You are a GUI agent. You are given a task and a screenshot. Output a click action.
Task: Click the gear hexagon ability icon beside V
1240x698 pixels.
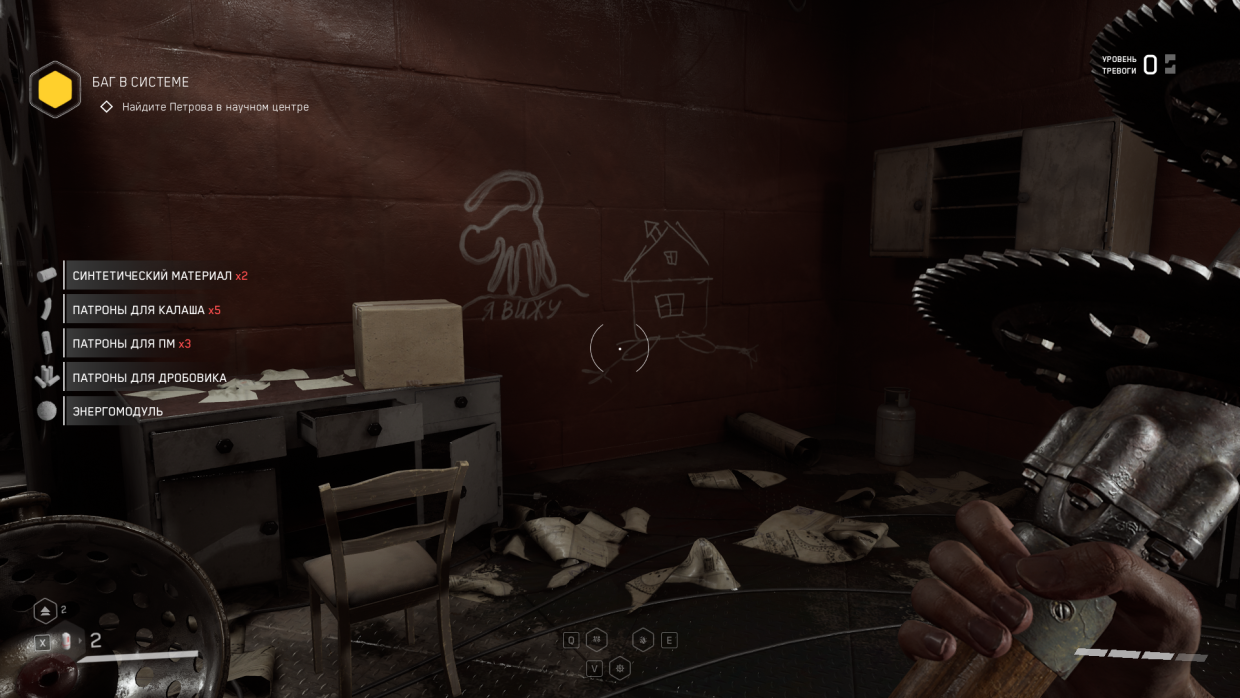click(x=620, y=668)
